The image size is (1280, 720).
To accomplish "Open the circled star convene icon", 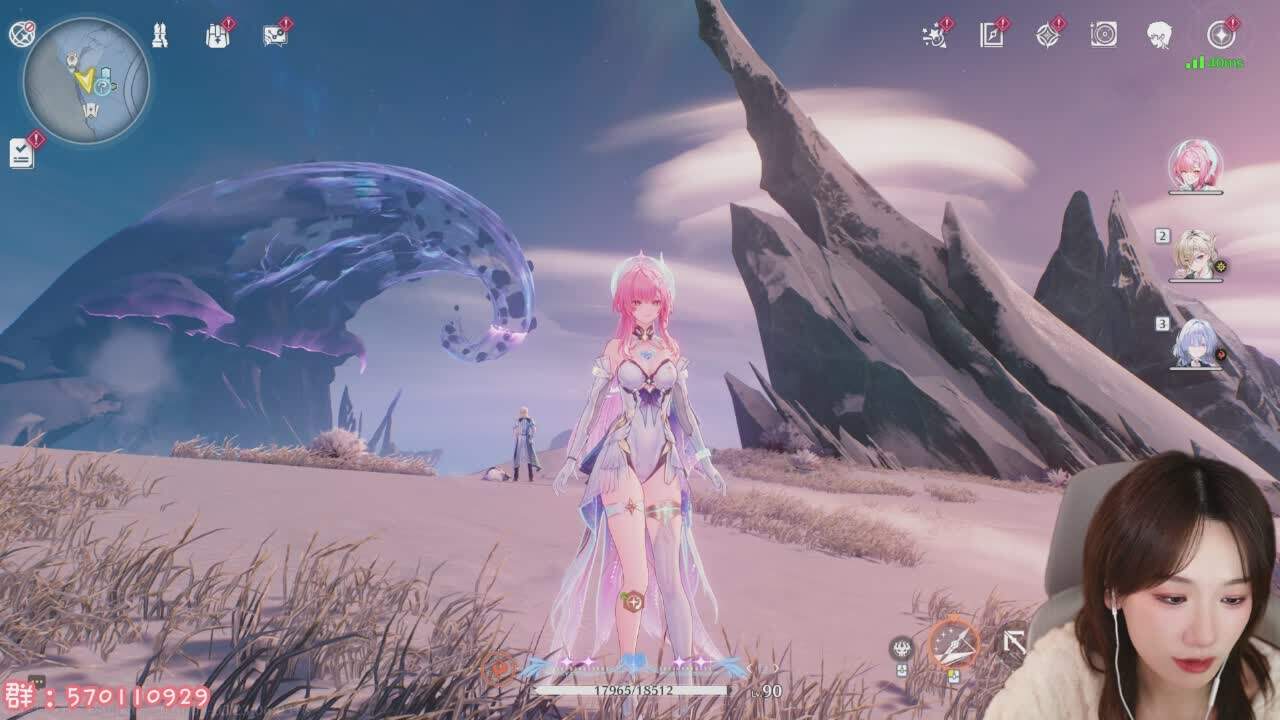I will (x=1220, y=36).
